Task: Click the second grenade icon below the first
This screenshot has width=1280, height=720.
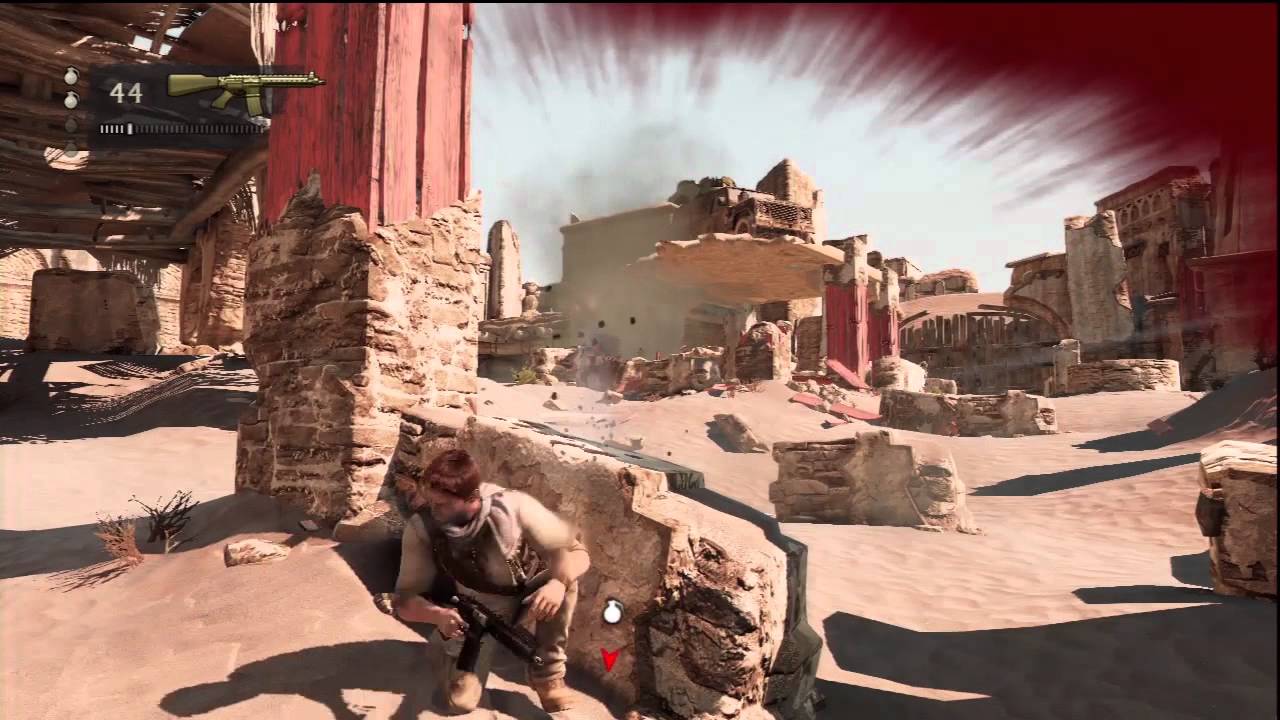Action: click(71, 100)
